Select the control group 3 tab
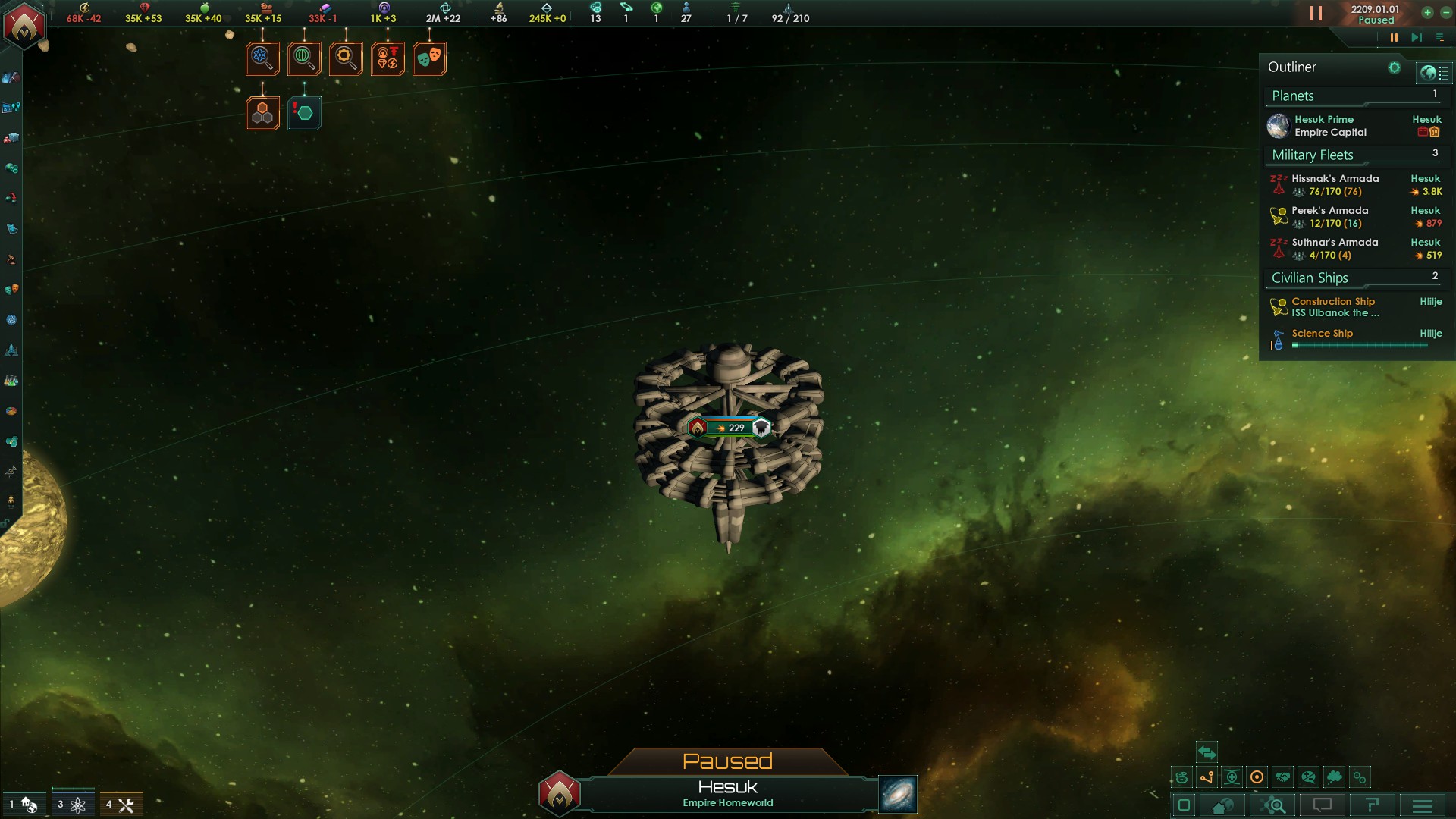This screenshot has height=819, width=1456. click(72, 804)
